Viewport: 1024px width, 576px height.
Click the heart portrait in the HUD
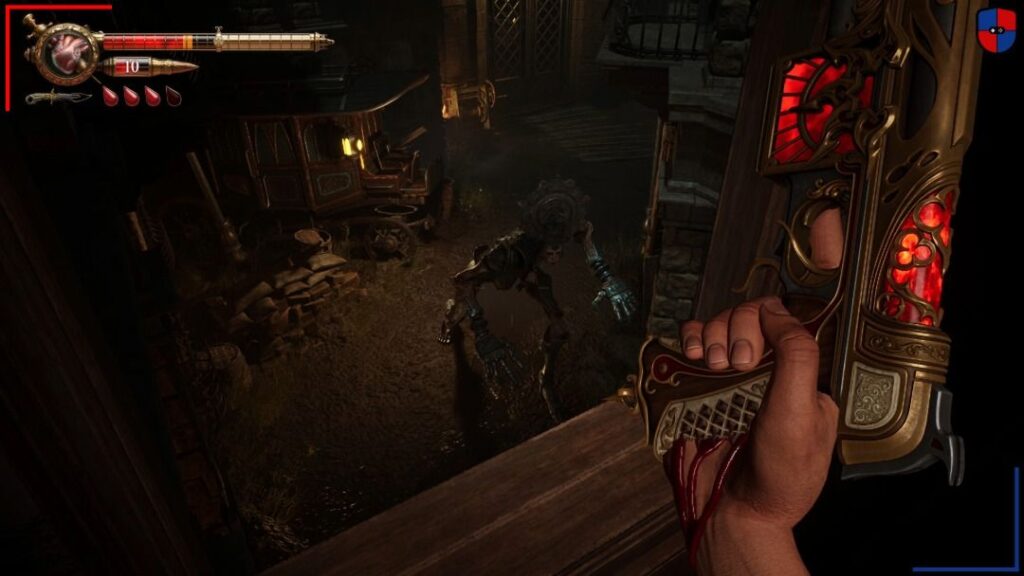(68, 51)
